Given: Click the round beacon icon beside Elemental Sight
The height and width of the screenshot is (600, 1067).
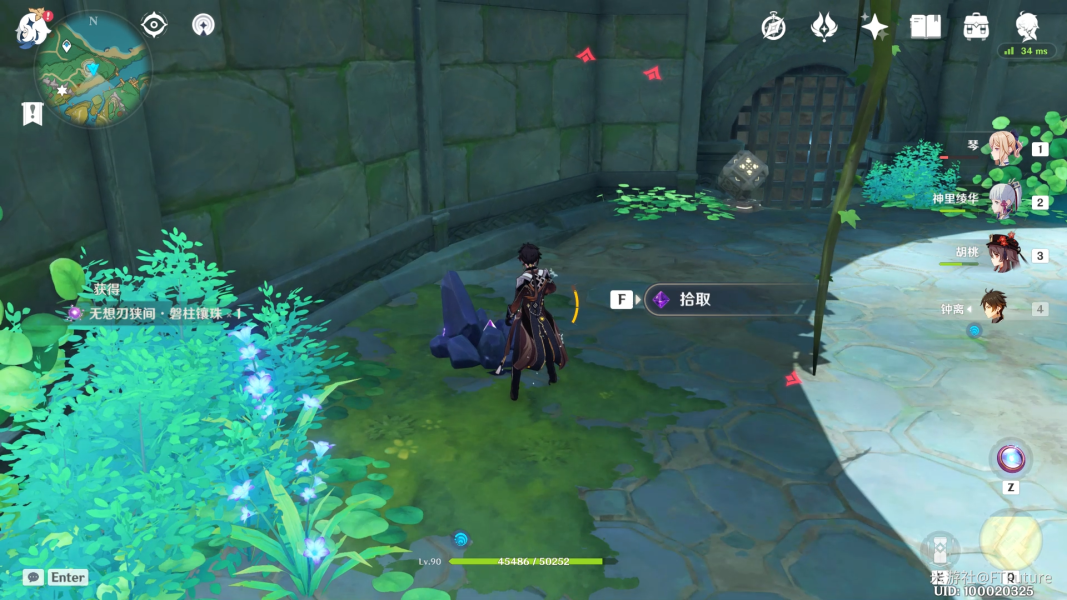Looking at the screenshot, I should (x=203, y=25).
